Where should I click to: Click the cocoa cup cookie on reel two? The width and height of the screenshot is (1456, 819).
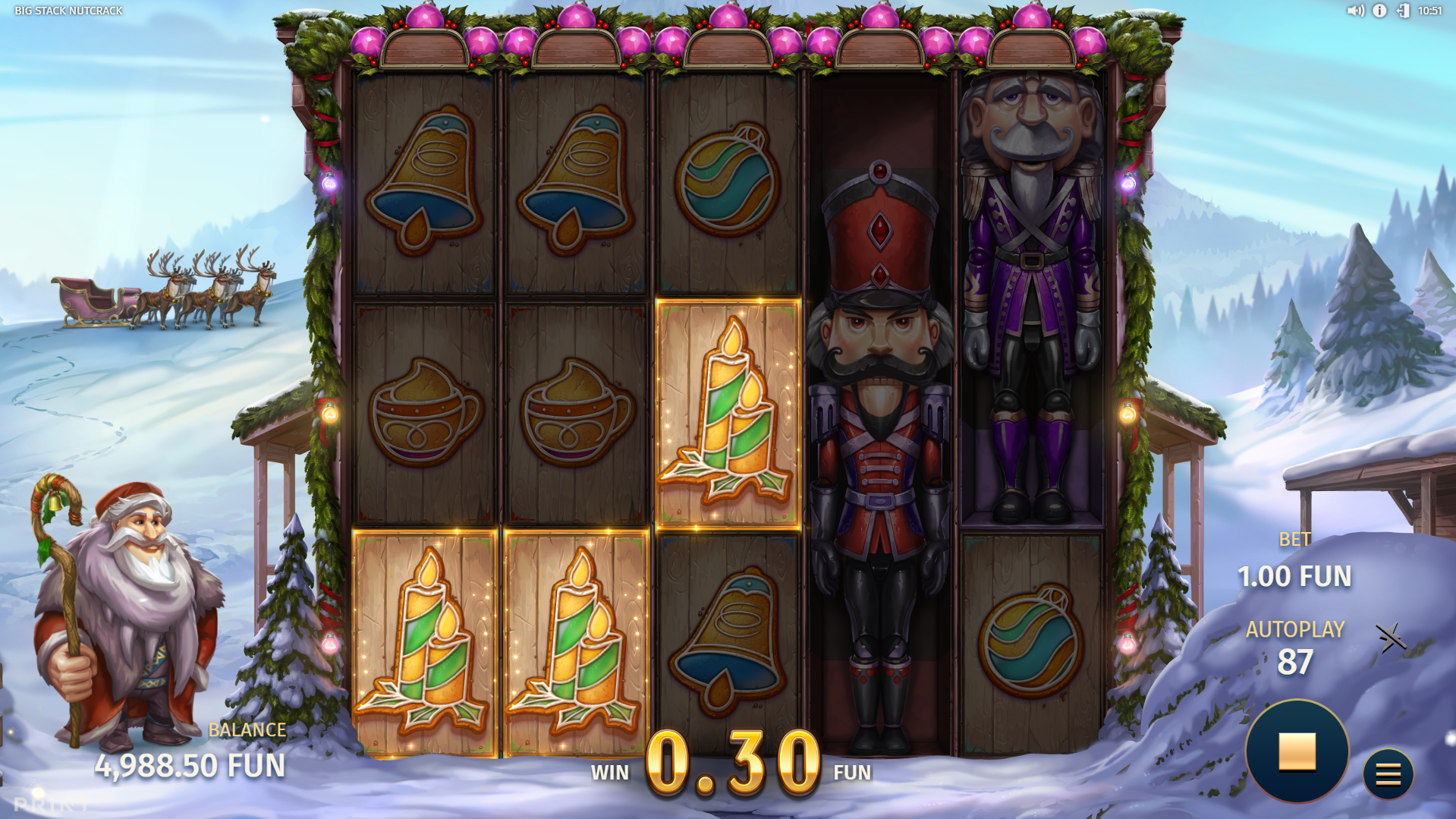pyautogui.click(x=578, y=414)
